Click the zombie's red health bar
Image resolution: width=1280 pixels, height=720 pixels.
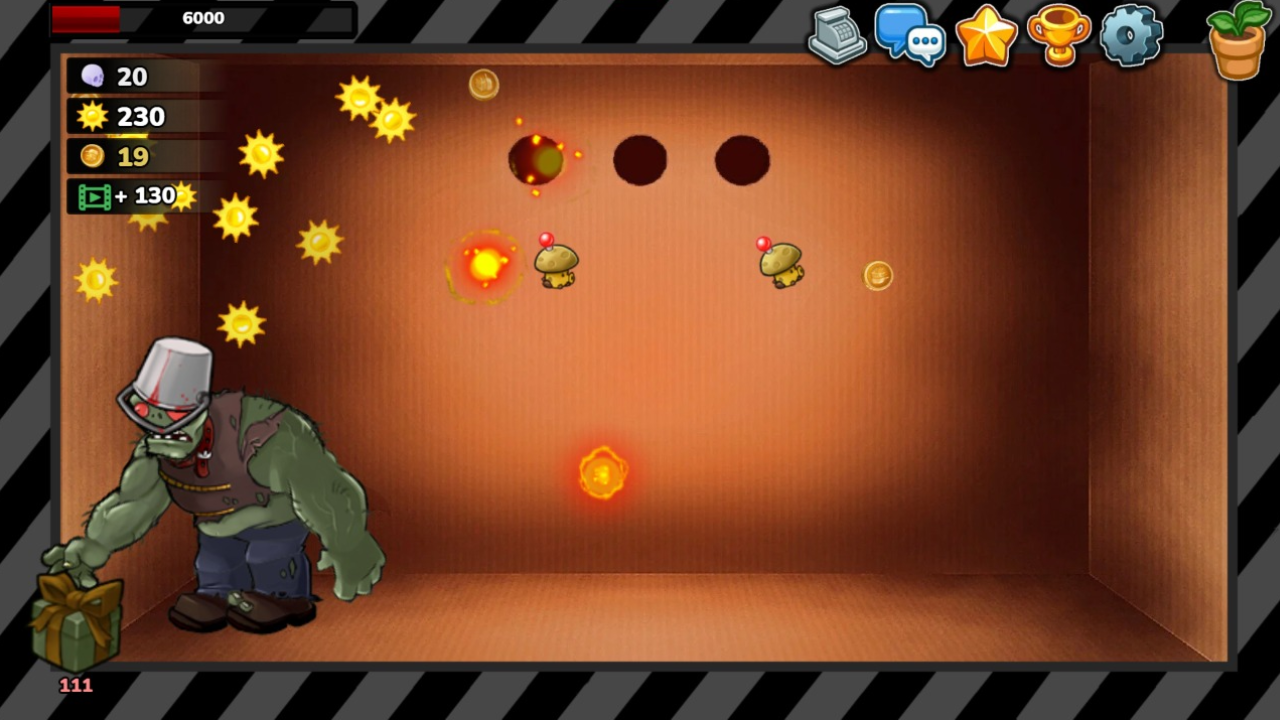click(85, 17)
